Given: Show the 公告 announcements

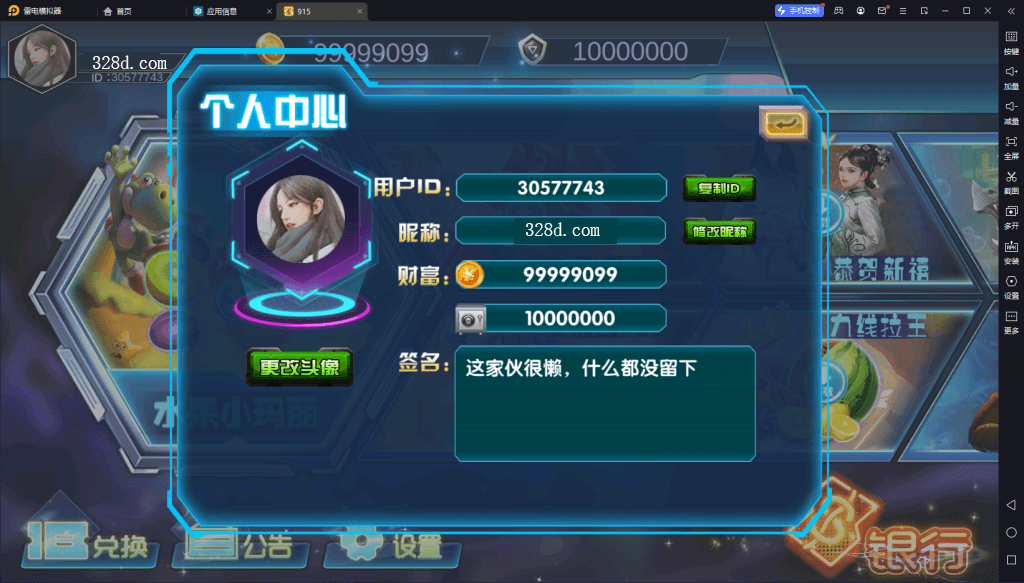Looking at the screenshot, I should point(241,544).
